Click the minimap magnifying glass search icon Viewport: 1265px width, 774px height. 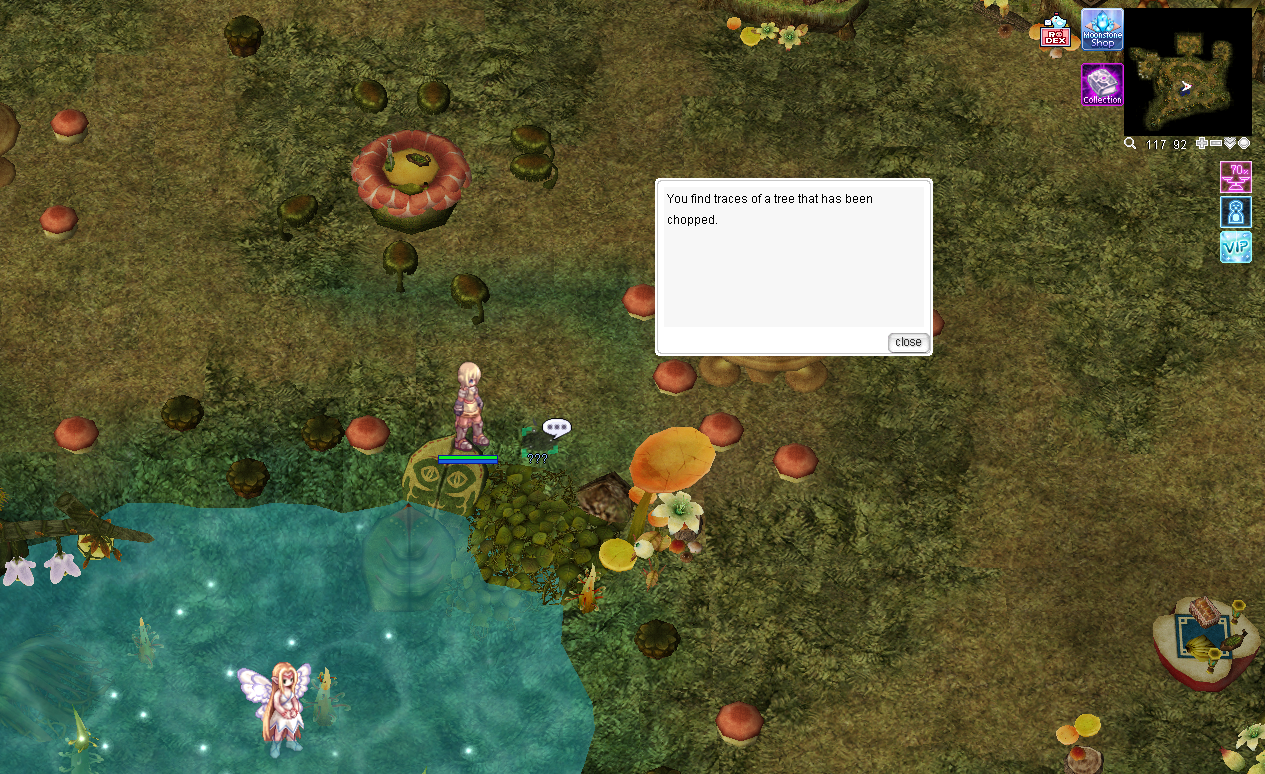pos(1130,144)
